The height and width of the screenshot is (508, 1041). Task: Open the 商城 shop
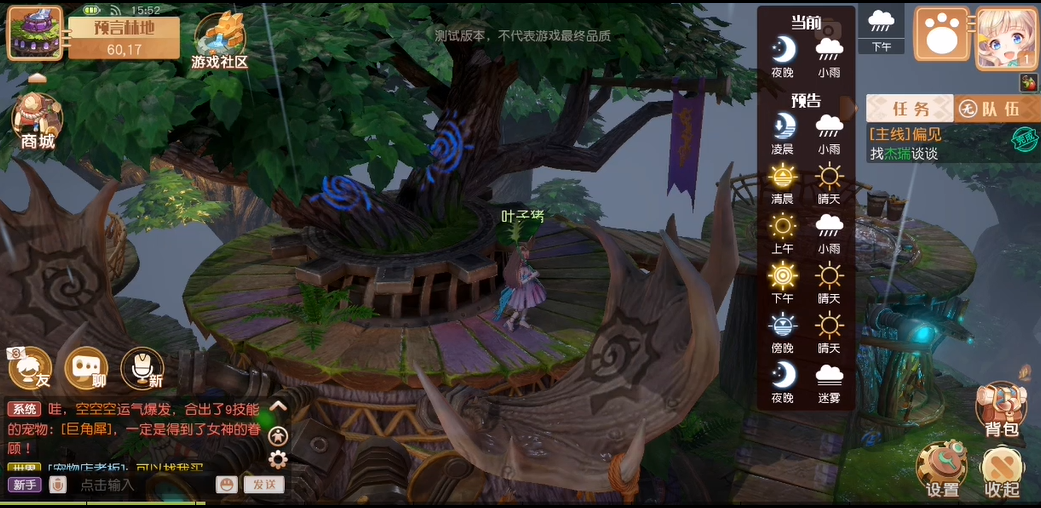pos(37,121)
